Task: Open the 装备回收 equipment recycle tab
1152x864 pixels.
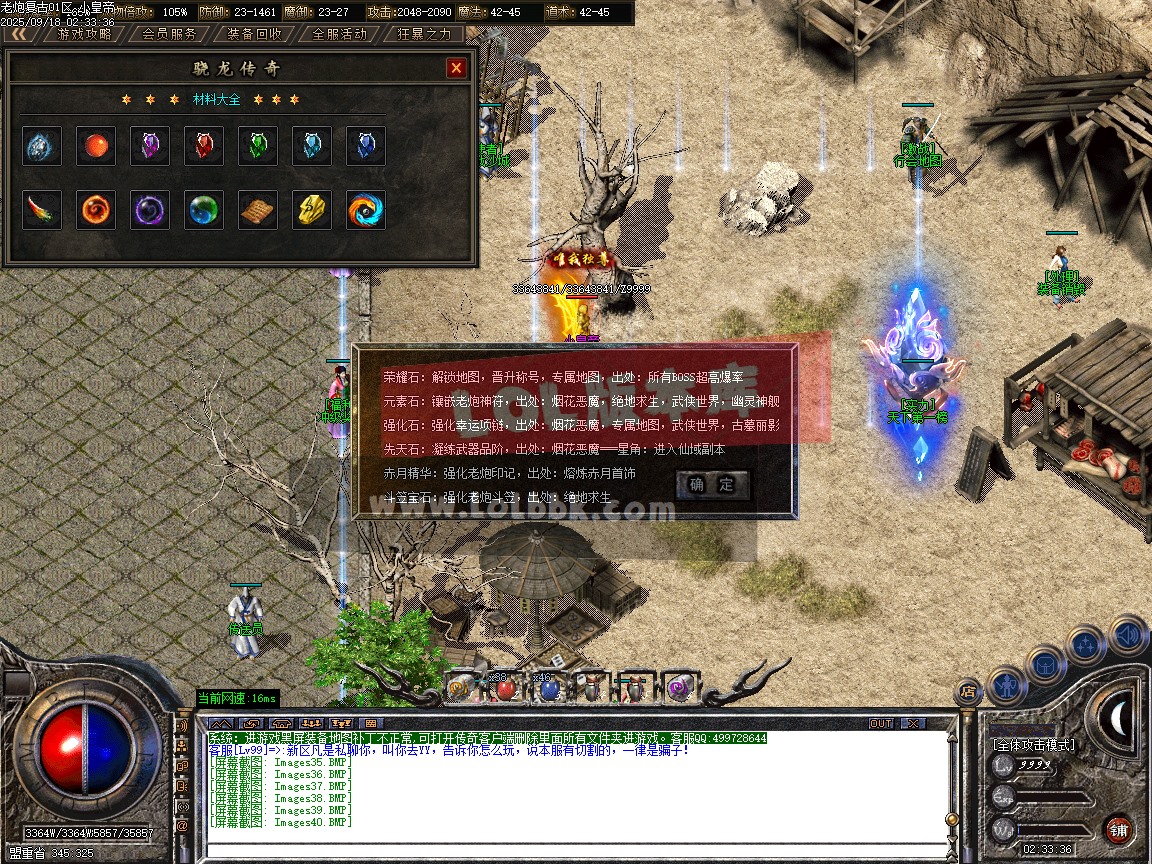Action: [x=254, y=34]
